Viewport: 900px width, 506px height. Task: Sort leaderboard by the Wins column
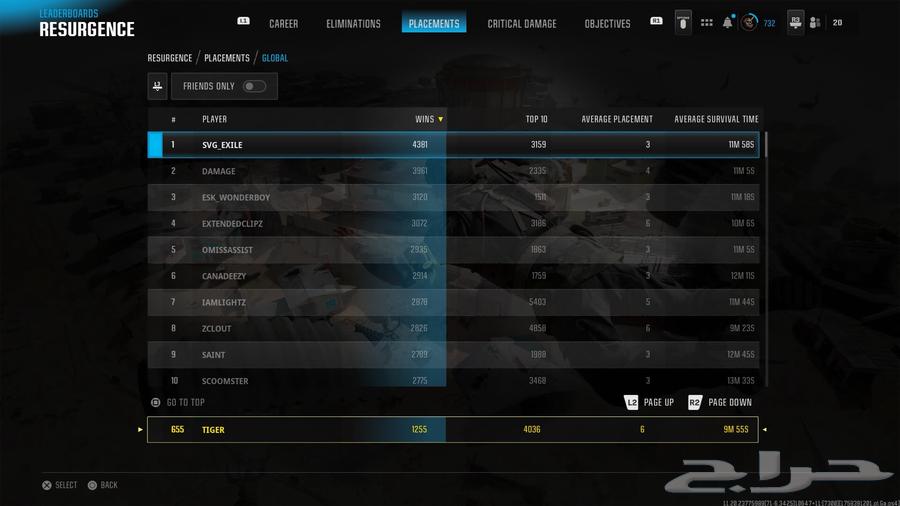[428, 119]
